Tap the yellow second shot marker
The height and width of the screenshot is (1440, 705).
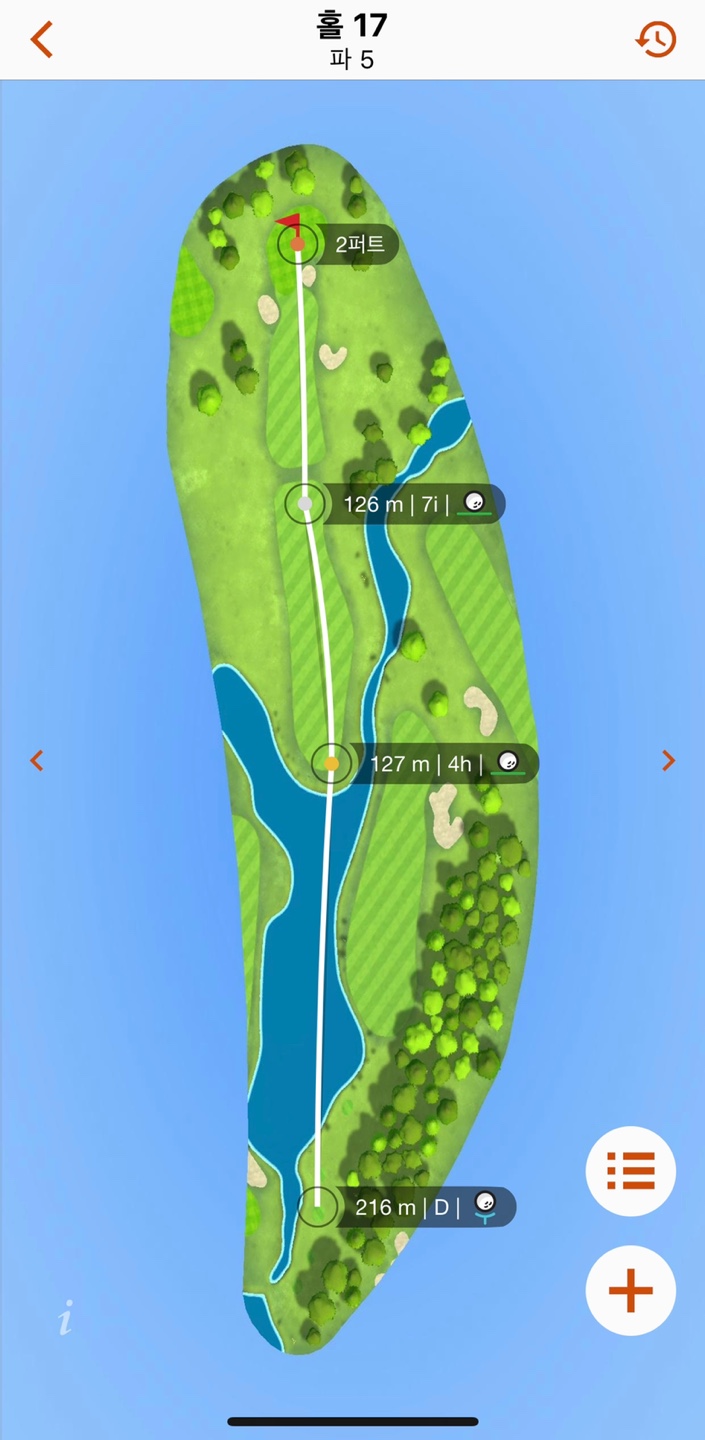332,764
